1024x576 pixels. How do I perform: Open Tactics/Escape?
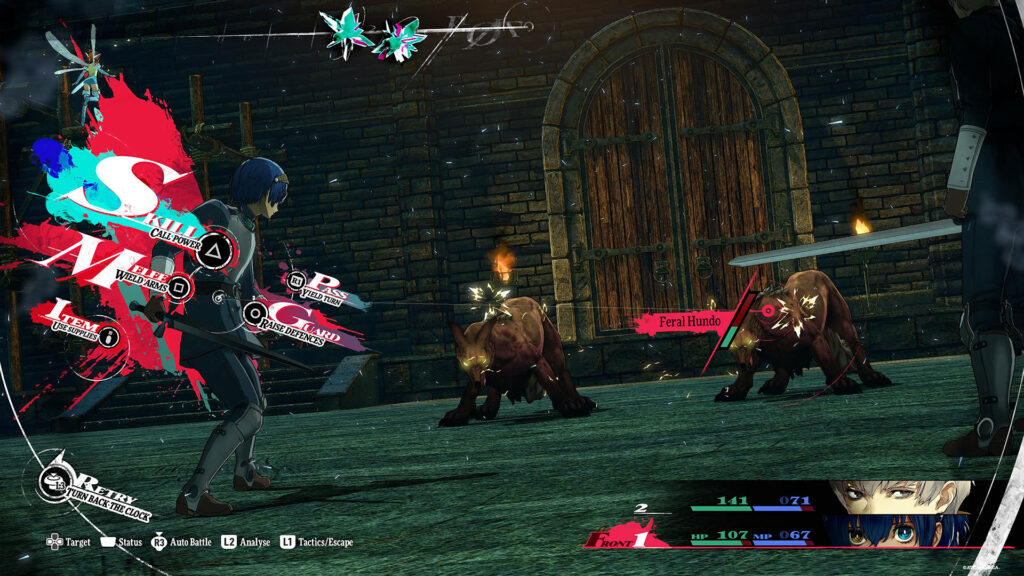click(x=316, y=542)
